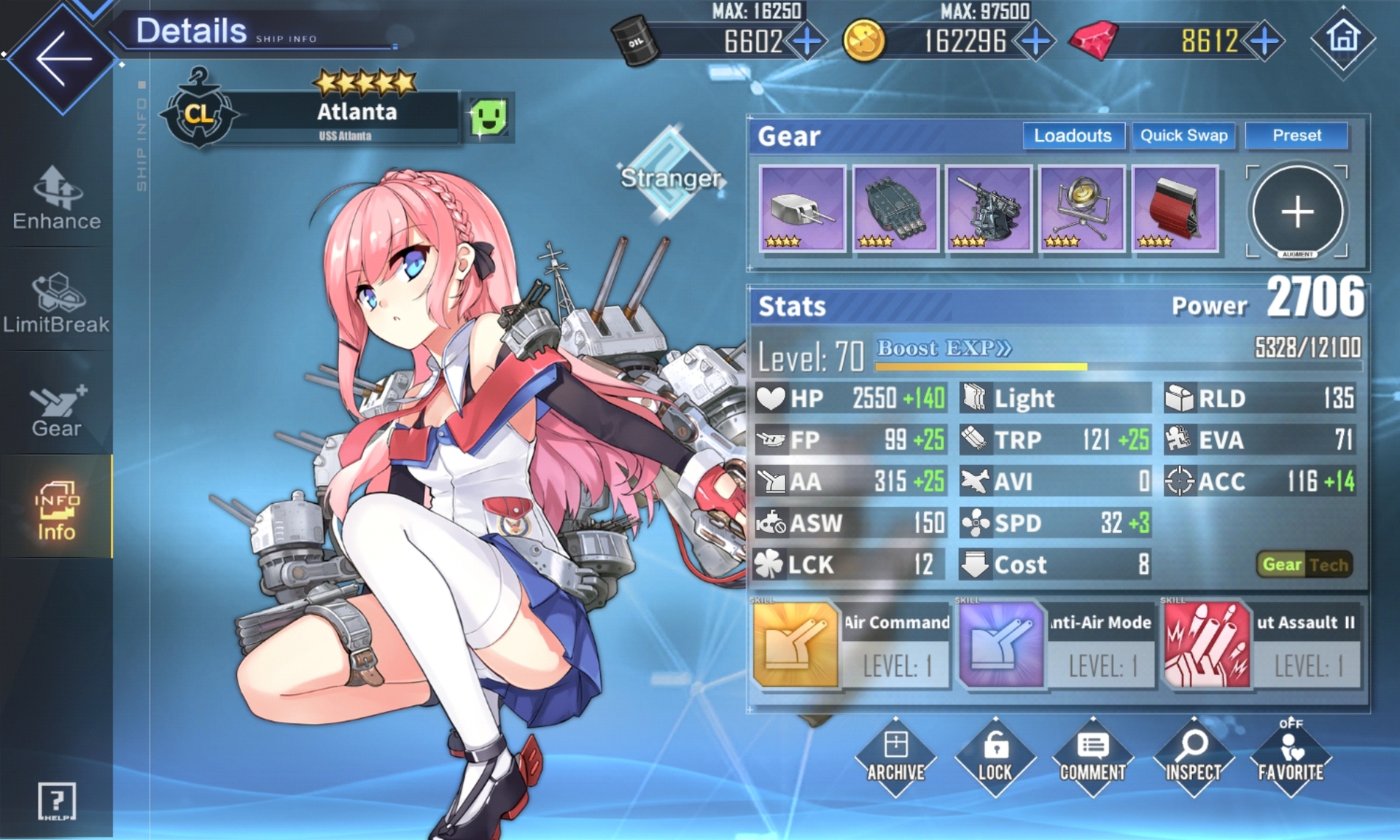Open the gear Preset menu
Screen dimensions: 1400x840
click(1296, 136)
